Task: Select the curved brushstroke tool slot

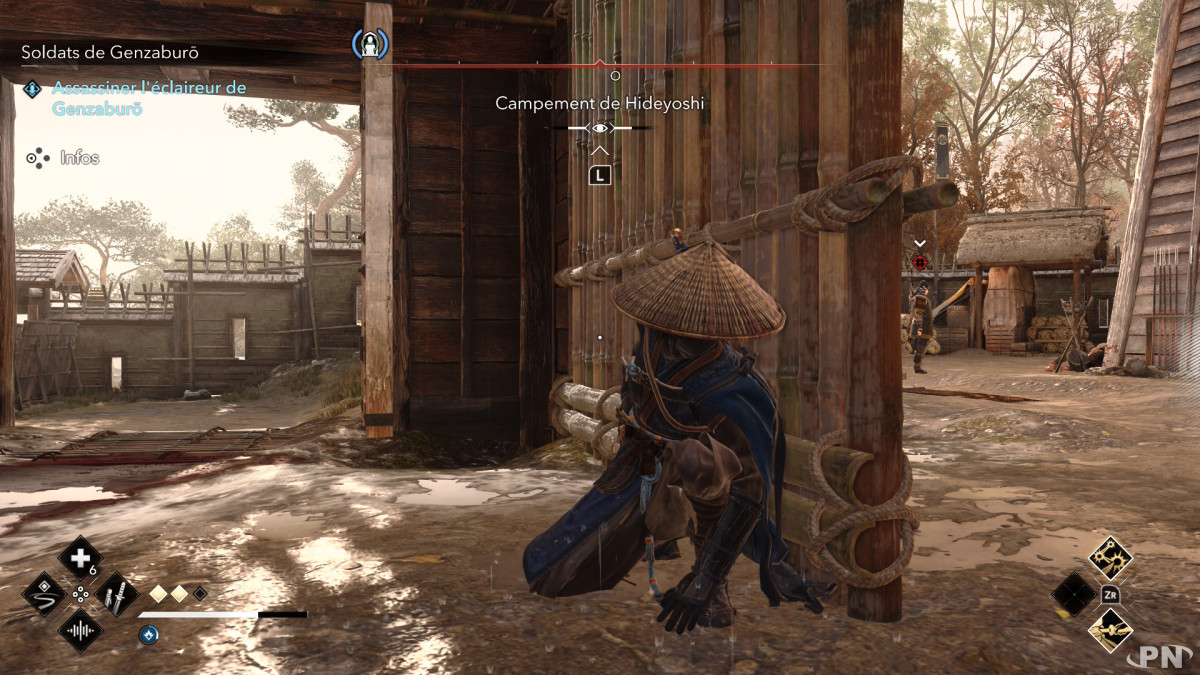Action: 44,594
